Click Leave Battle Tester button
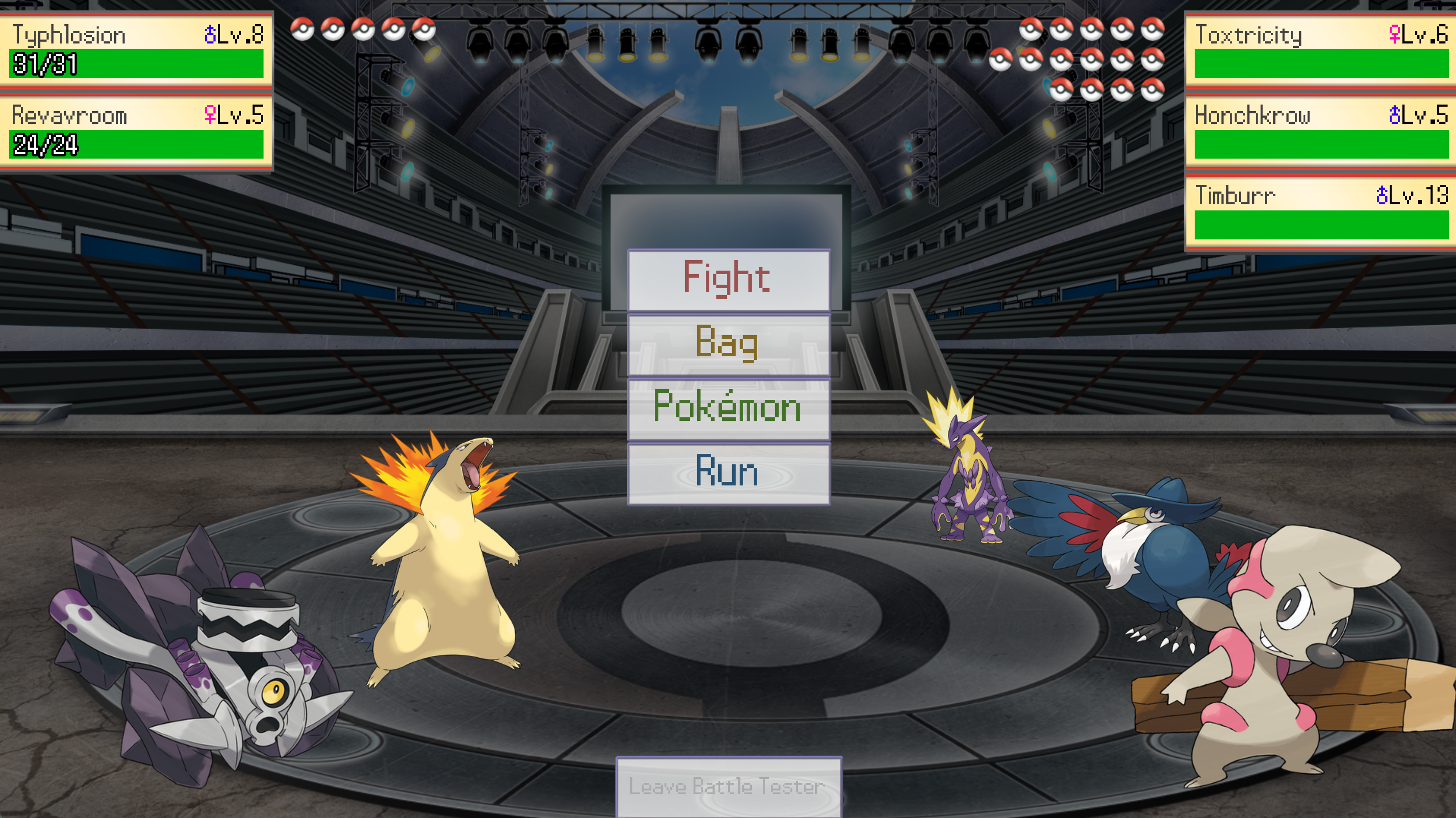This screenshot has width=1456, height=818. [728, 786]
